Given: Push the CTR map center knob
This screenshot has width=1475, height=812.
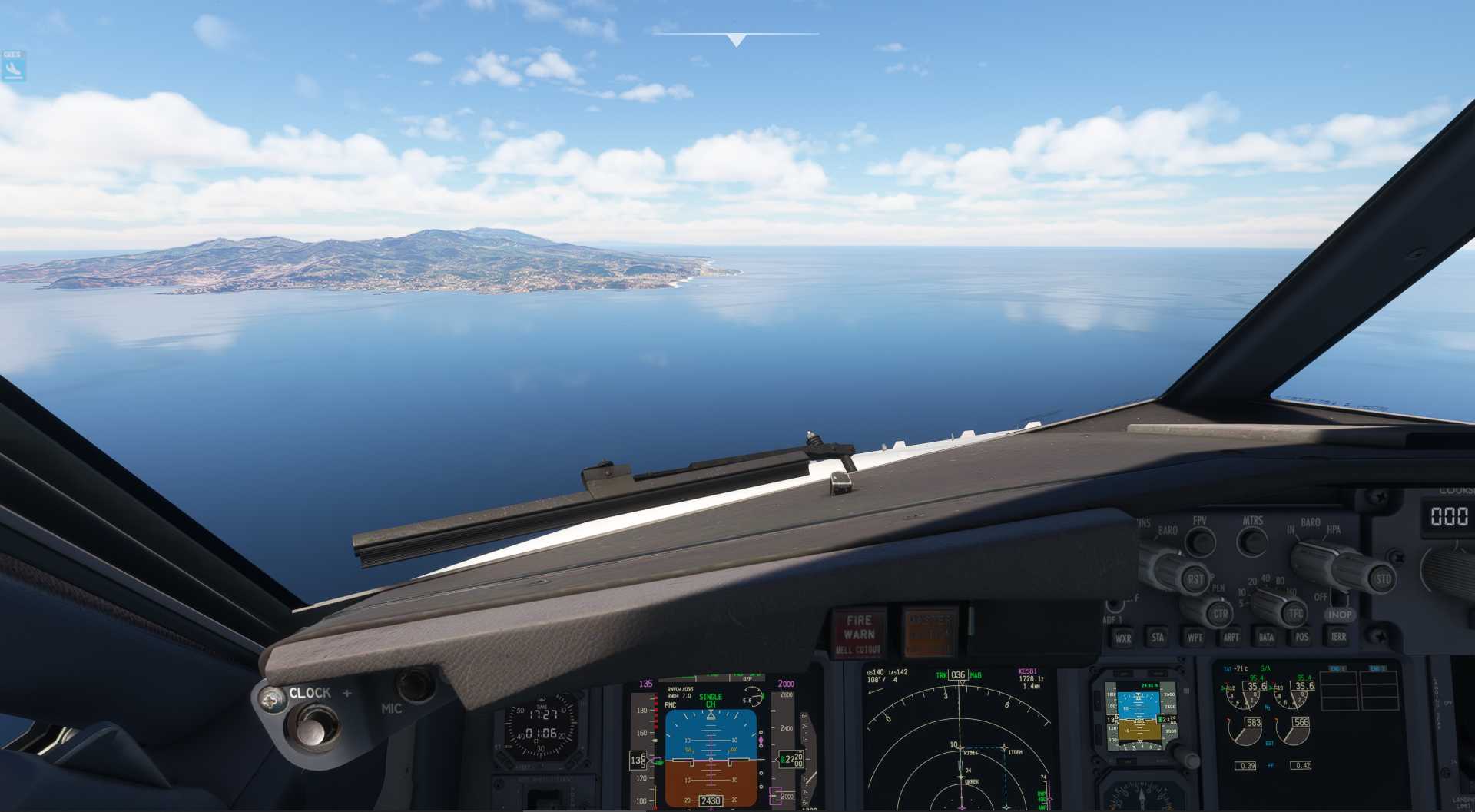Looking at the screenshot, I should point(1220,614).
